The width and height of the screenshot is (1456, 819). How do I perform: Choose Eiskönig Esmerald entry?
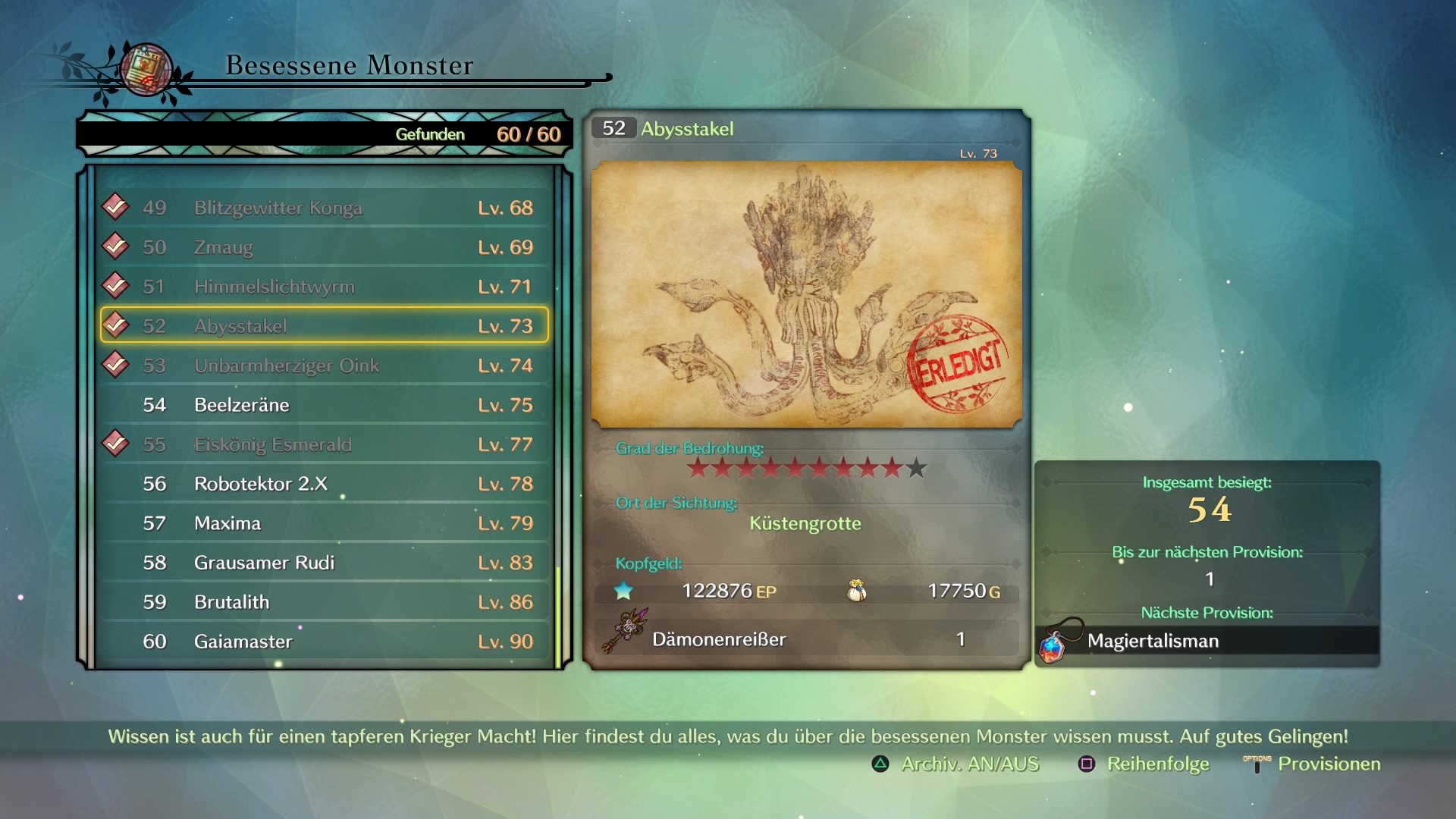[x=325, y=444]
